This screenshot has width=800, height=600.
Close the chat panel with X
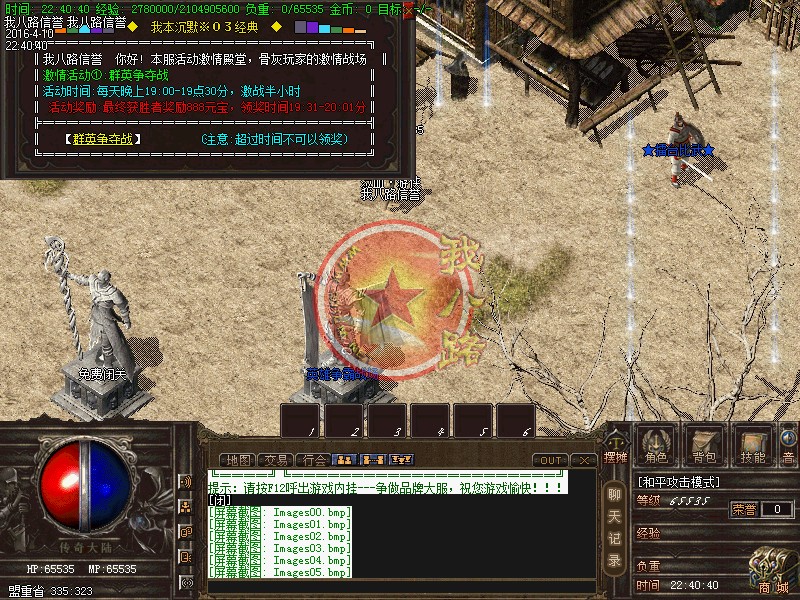(x=584, y=460)
